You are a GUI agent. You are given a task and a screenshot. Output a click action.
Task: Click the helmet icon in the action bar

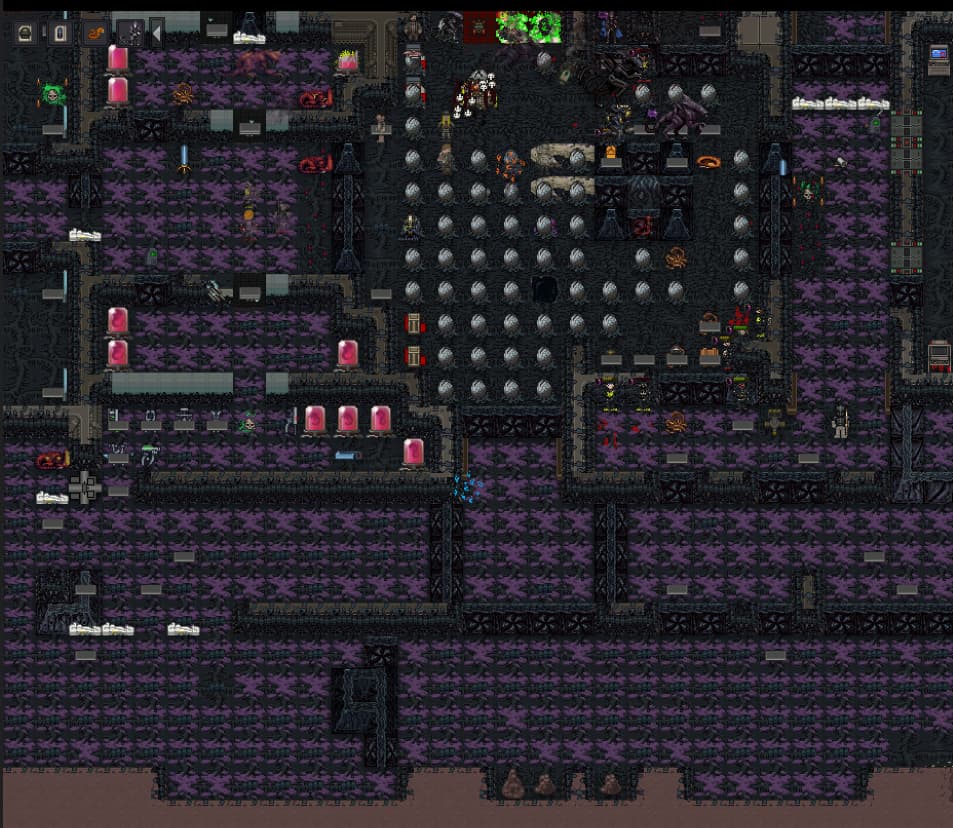pyautogui.click(x=26, y=33)
